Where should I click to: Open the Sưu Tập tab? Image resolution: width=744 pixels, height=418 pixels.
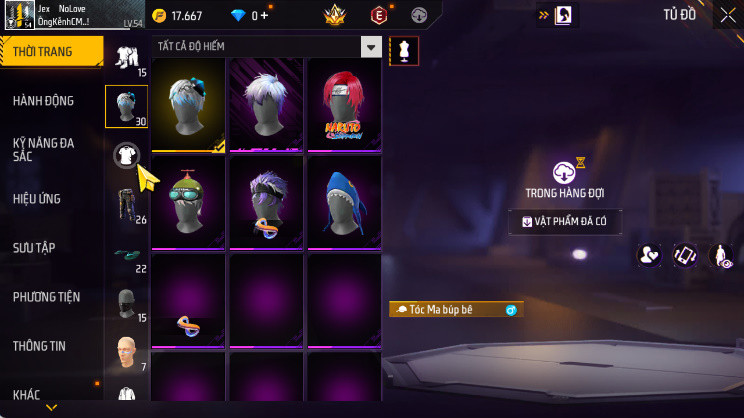tap(34, 247)
